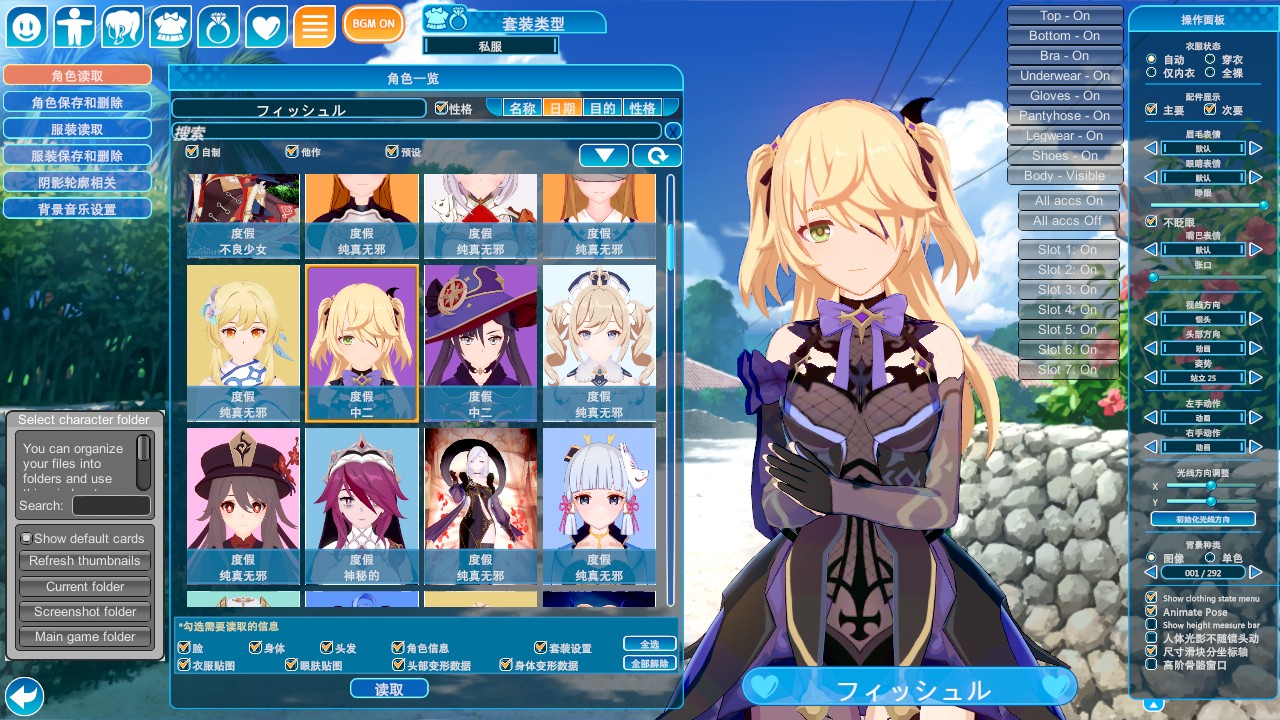Viewport: 1280px width, 720px height.
Task: Toggle Slot 1 accessory button
Action: (x=1067, y=250)
